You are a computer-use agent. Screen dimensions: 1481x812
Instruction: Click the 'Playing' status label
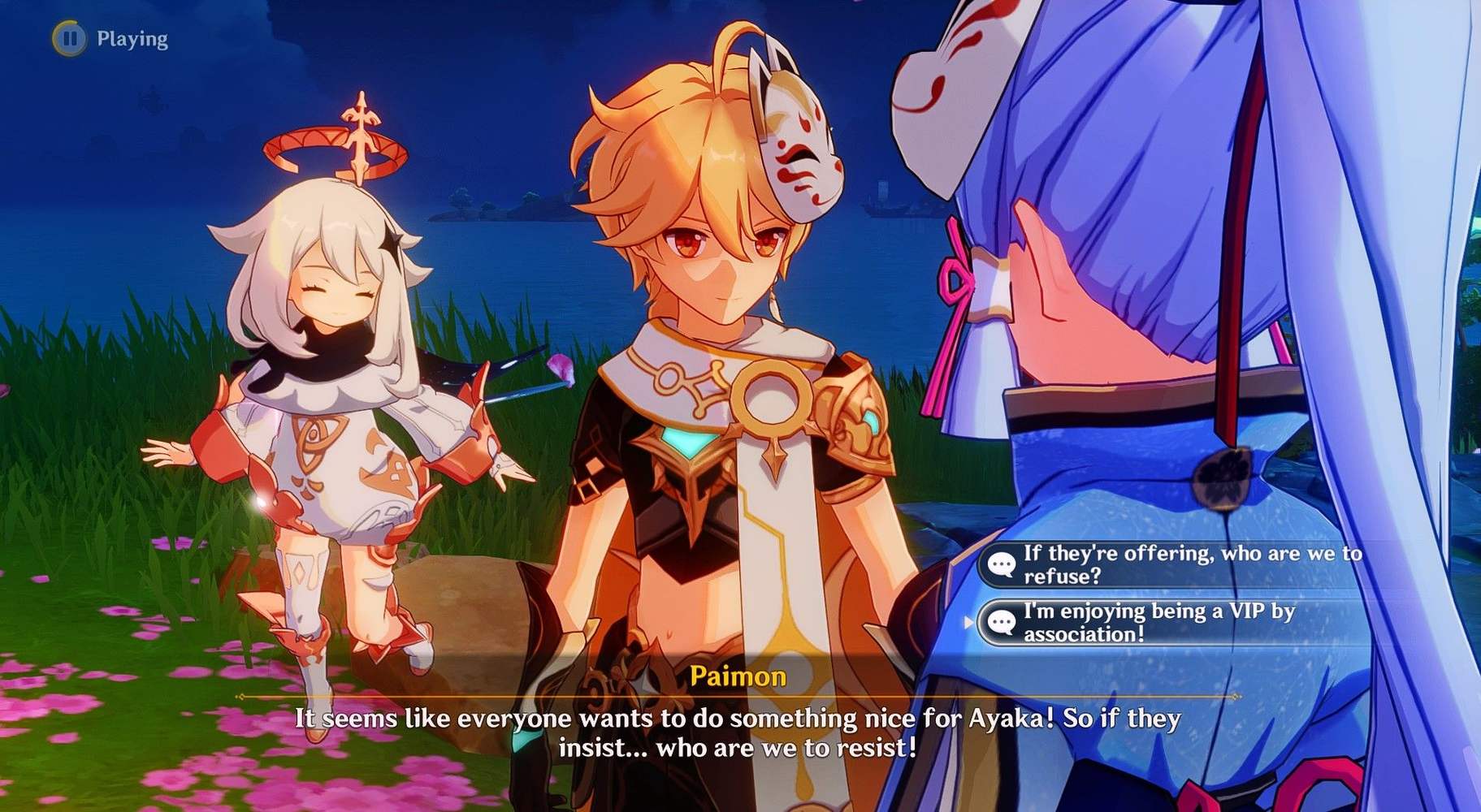132,37
